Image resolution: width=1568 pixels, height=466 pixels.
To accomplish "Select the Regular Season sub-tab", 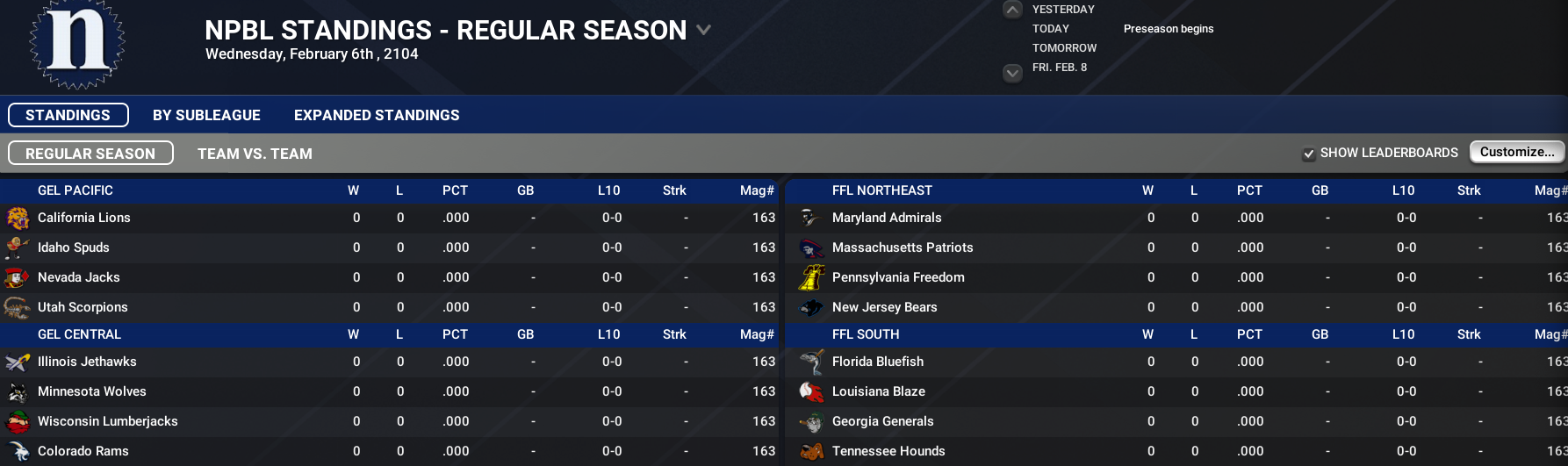I will point(90,154).
